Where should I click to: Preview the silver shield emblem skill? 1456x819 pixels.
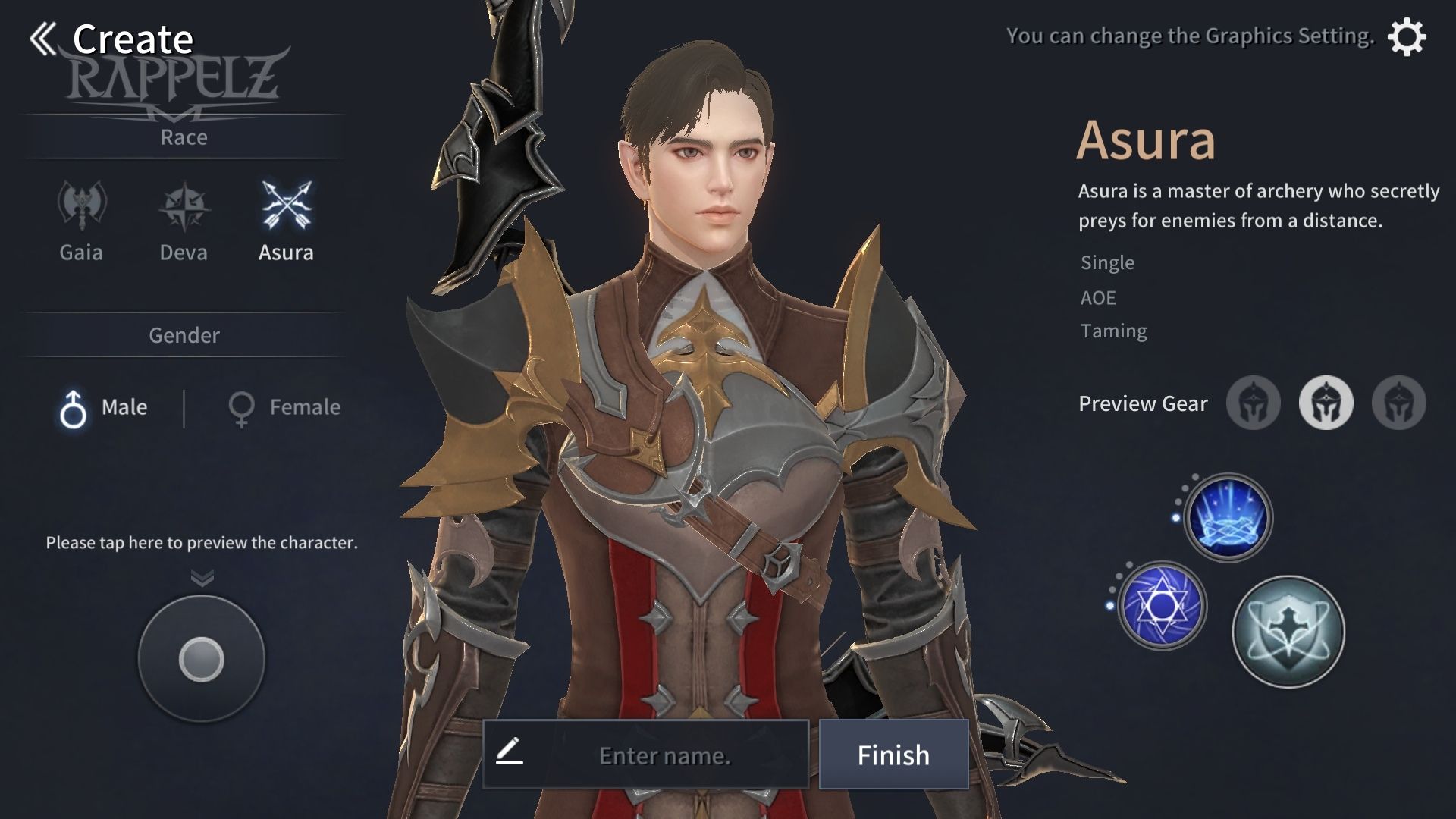[x=1288, y=632]
